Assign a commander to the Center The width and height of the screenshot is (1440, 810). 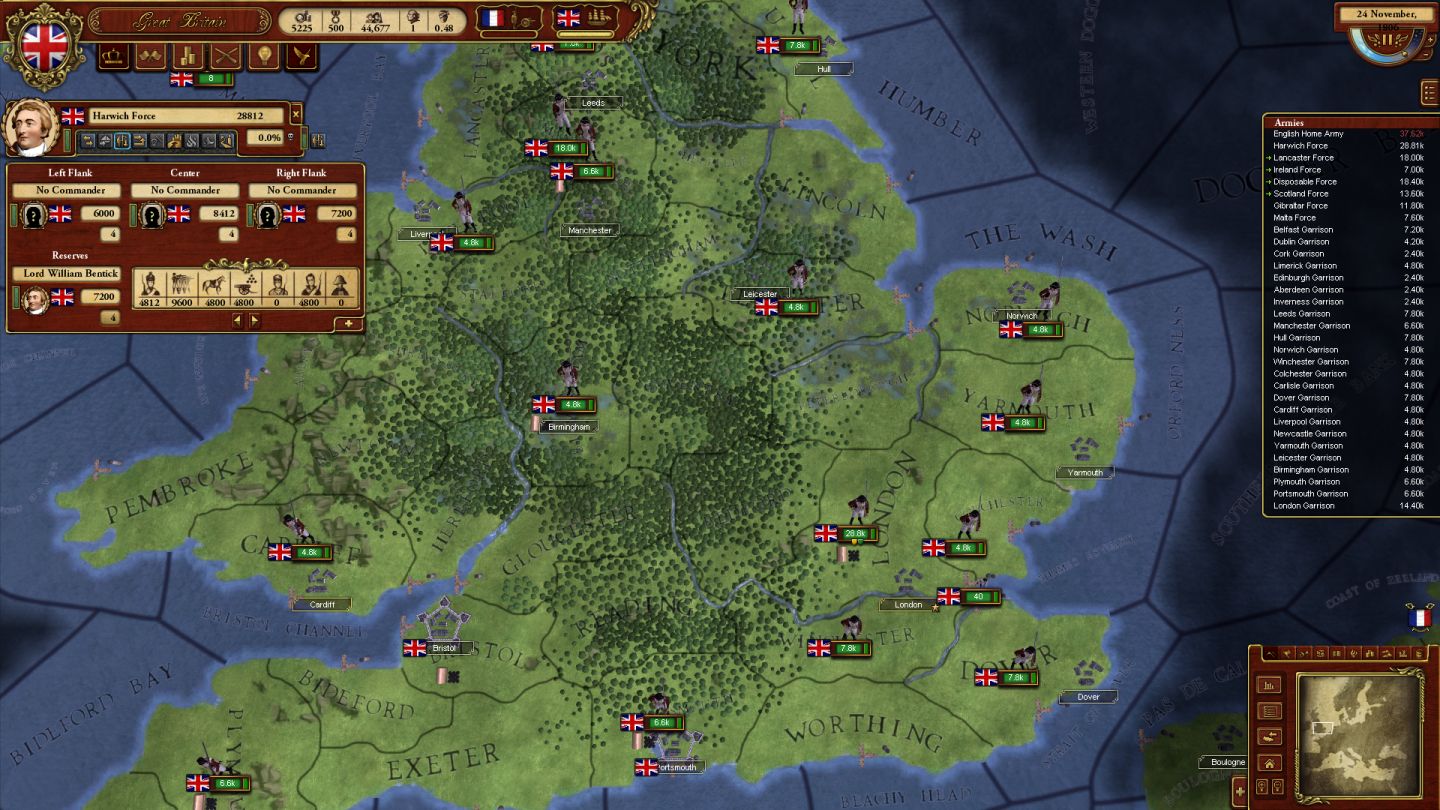(x=185, y=190)
